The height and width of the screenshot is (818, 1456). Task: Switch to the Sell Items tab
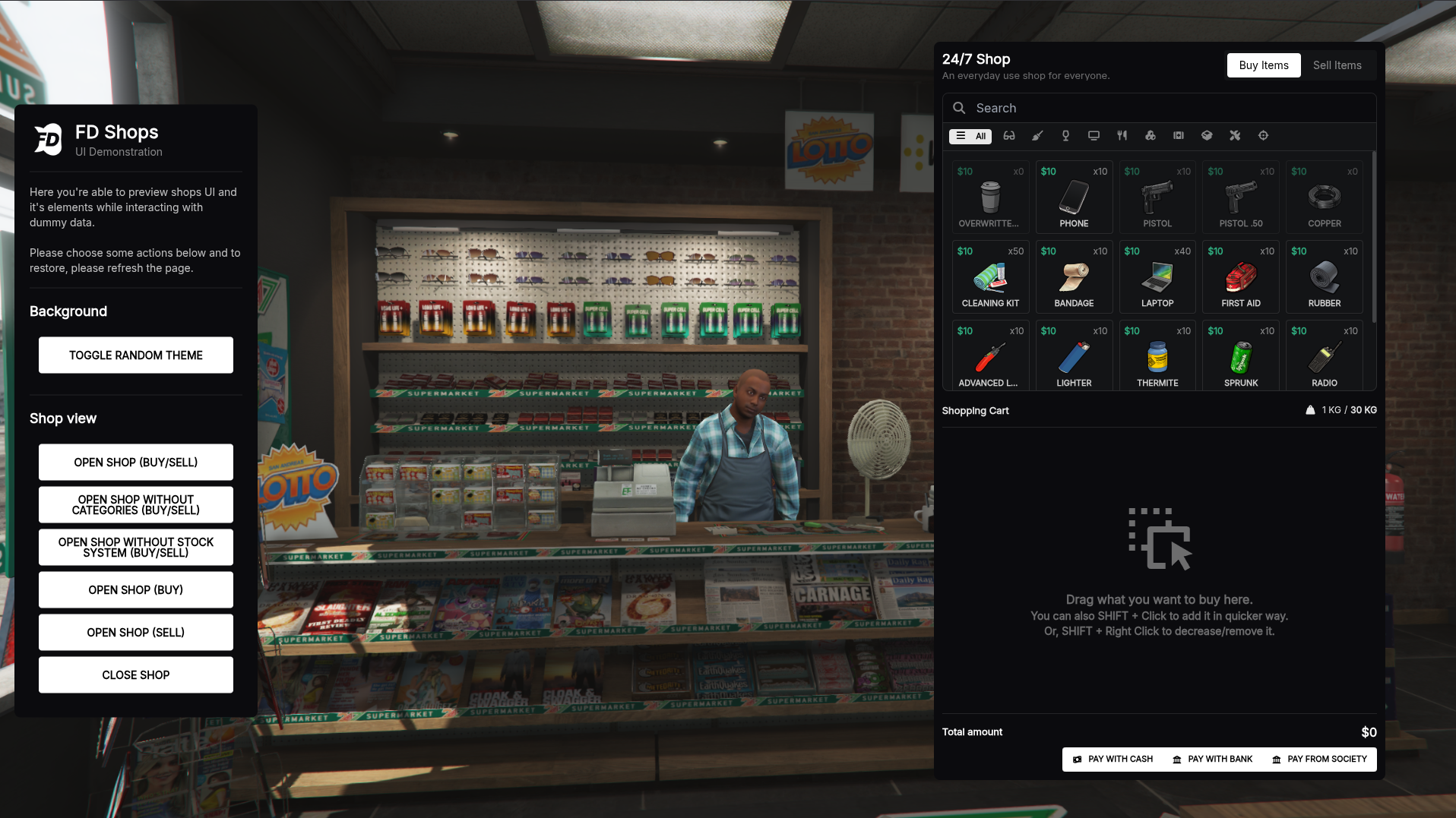(1337, 65)
